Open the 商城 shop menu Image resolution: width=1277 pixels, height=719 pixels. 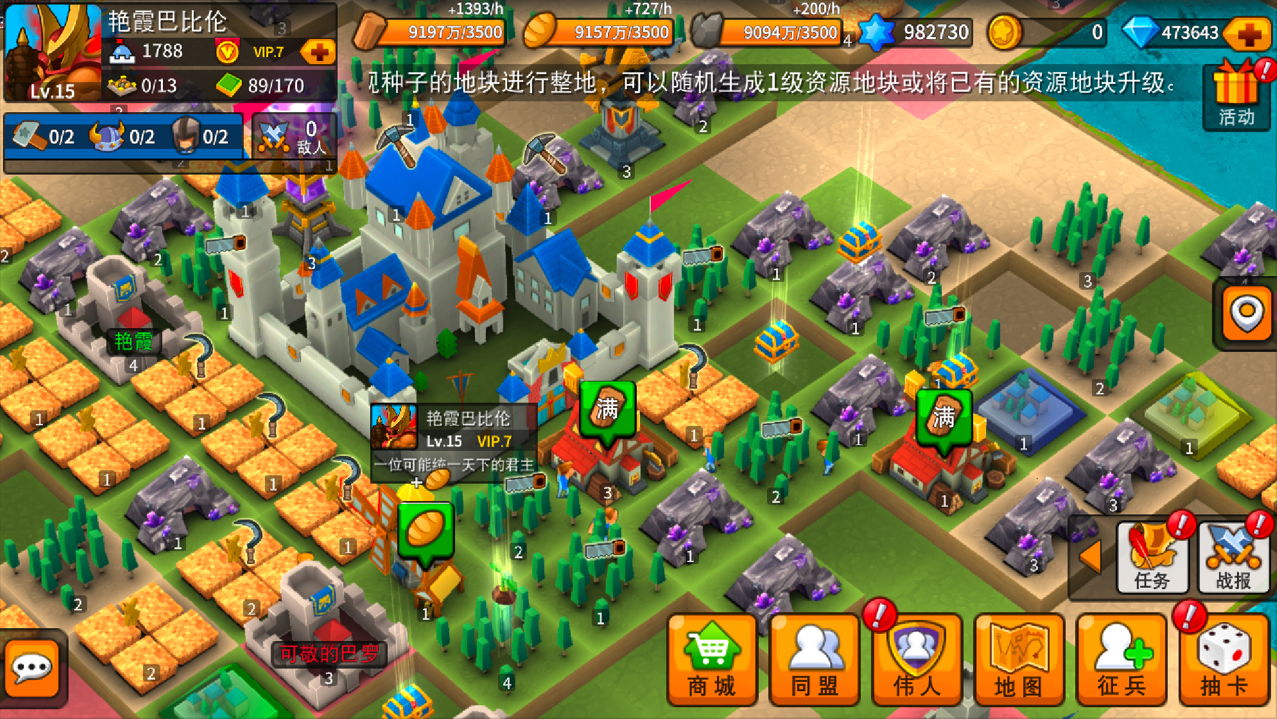[x=711, y=661]
